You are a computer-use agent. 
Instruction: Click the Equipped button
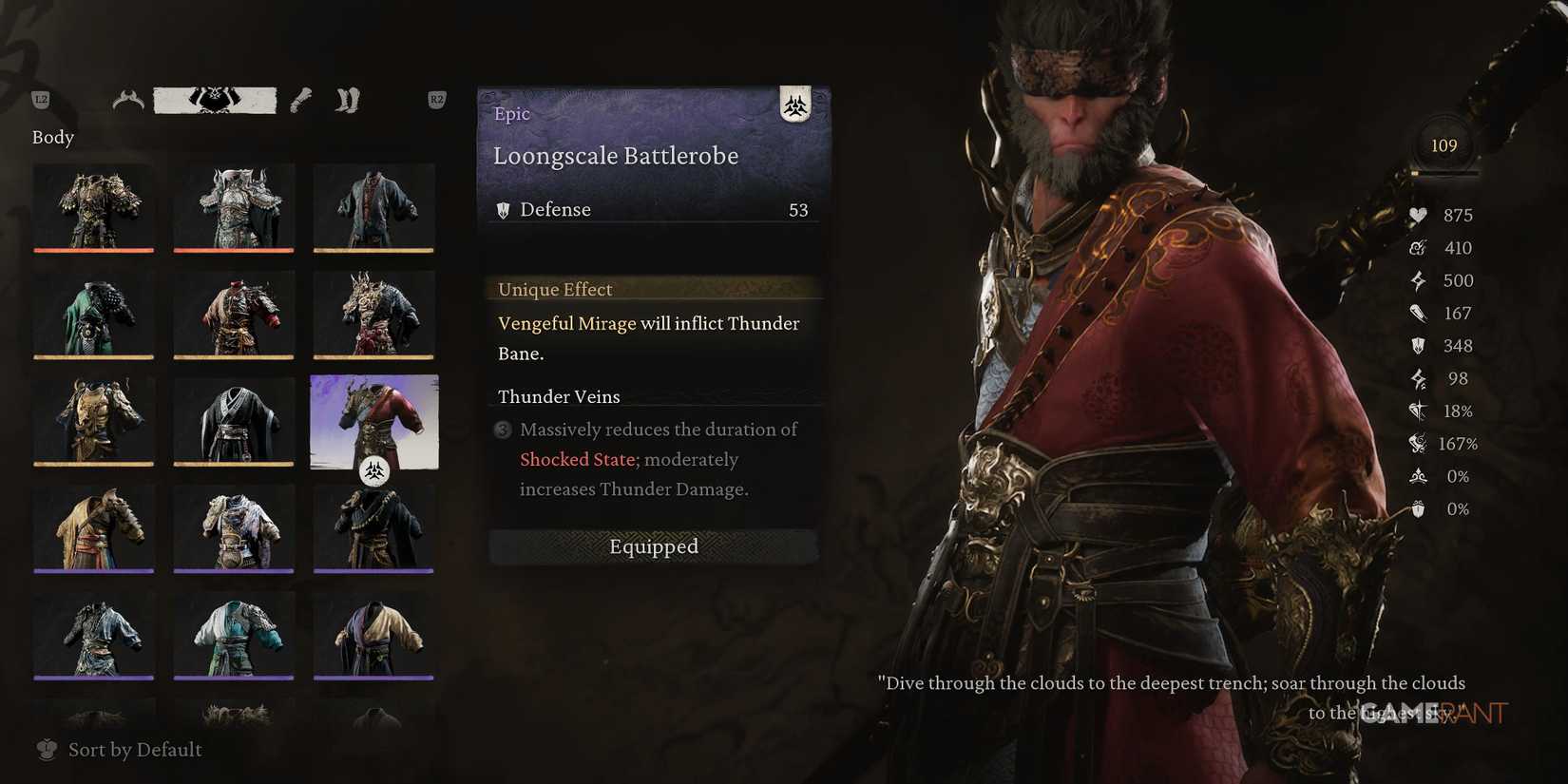click(x=653, y=546)
